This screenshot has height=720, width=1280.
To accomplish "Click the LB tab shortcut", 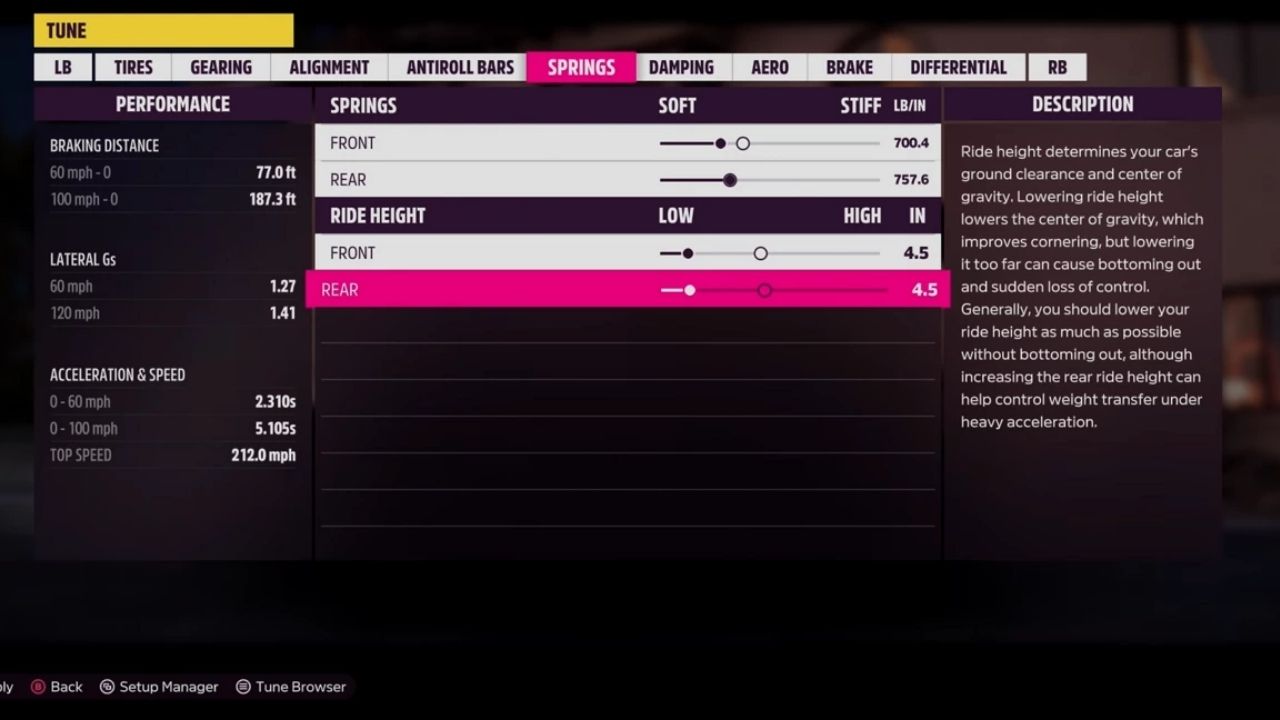I will point(63,67).
